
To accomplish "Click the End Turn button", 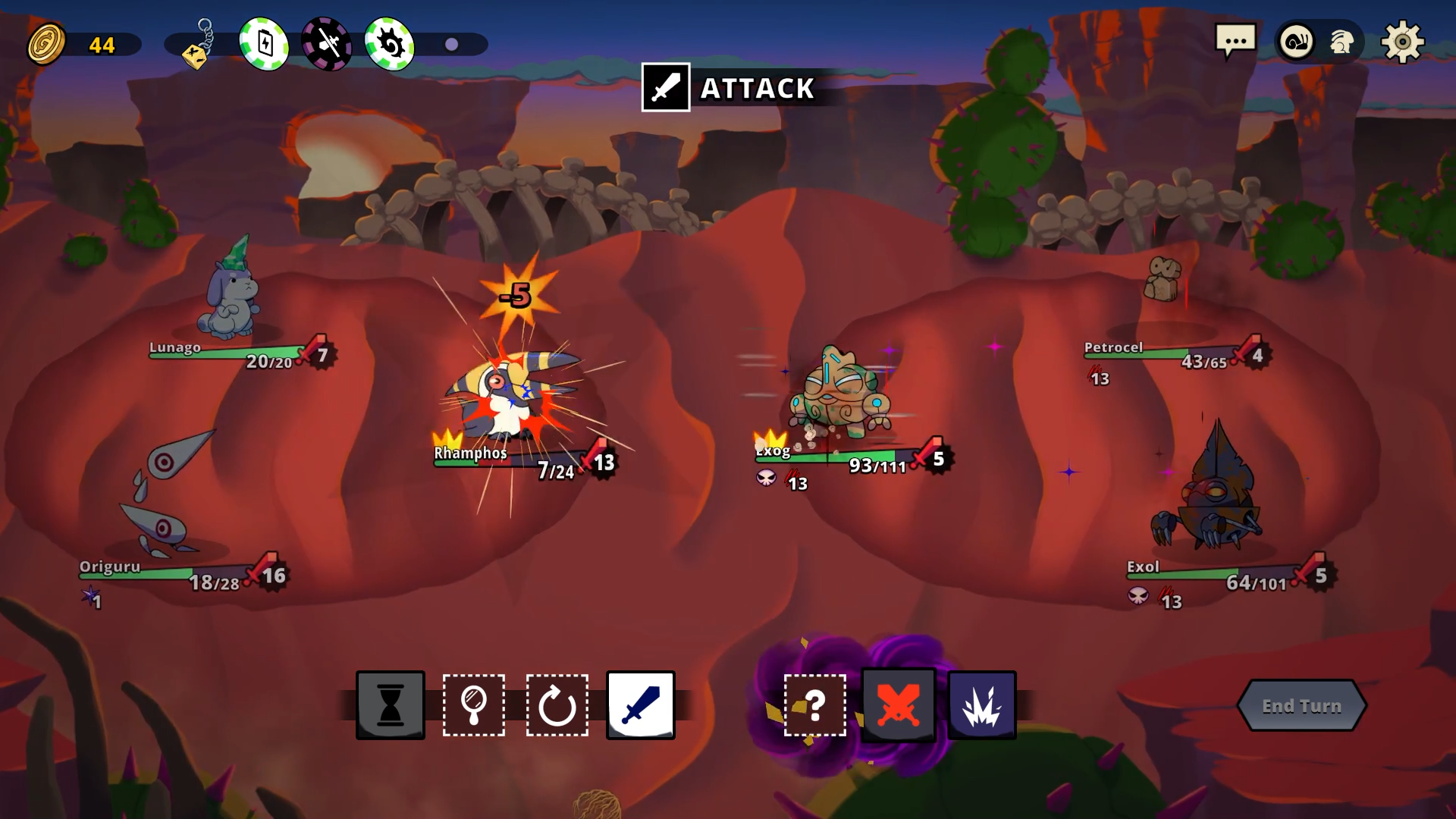I will click(x=1301, y=705).
